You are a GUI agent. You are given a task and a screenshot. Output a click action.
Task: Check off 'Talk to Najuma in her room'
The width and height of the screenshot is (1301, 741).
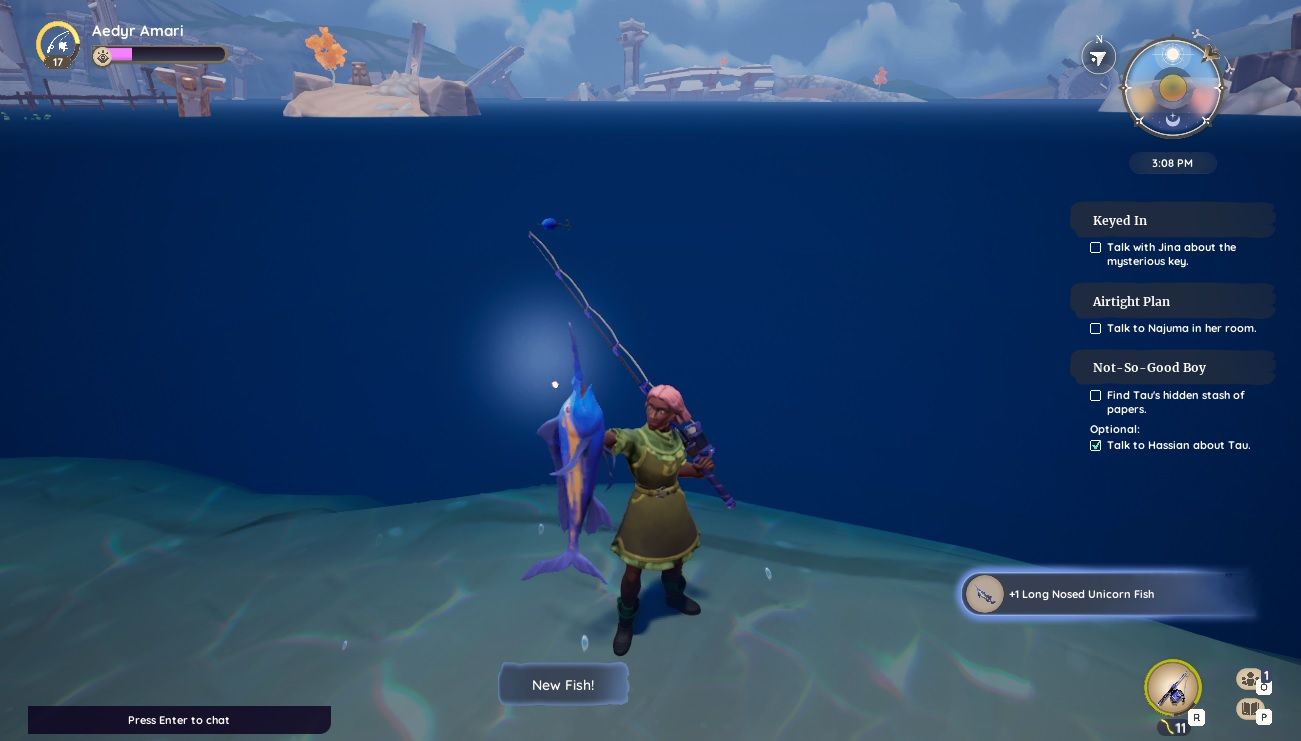tap(1095, 328)
